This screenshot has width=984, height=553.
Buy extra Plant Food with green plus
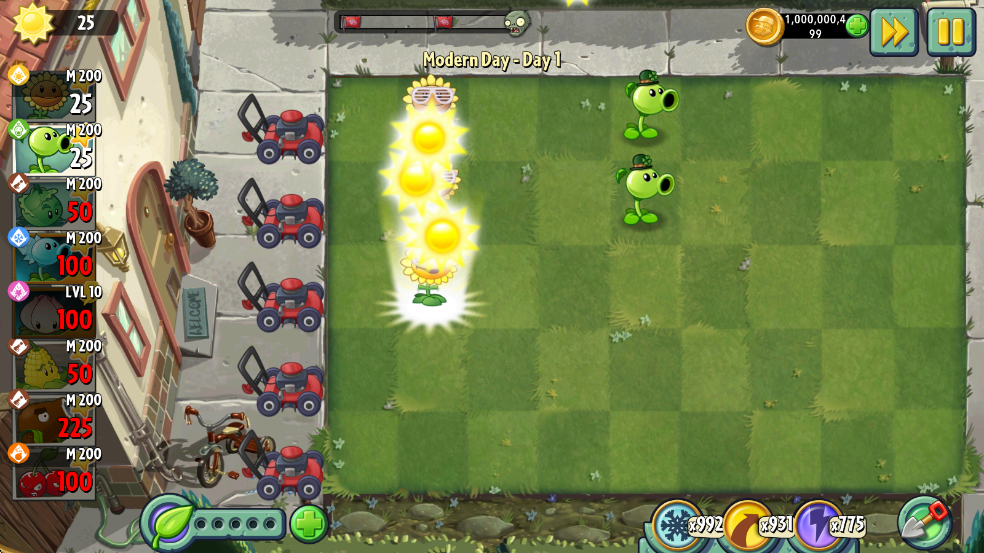tap(309, 523)
